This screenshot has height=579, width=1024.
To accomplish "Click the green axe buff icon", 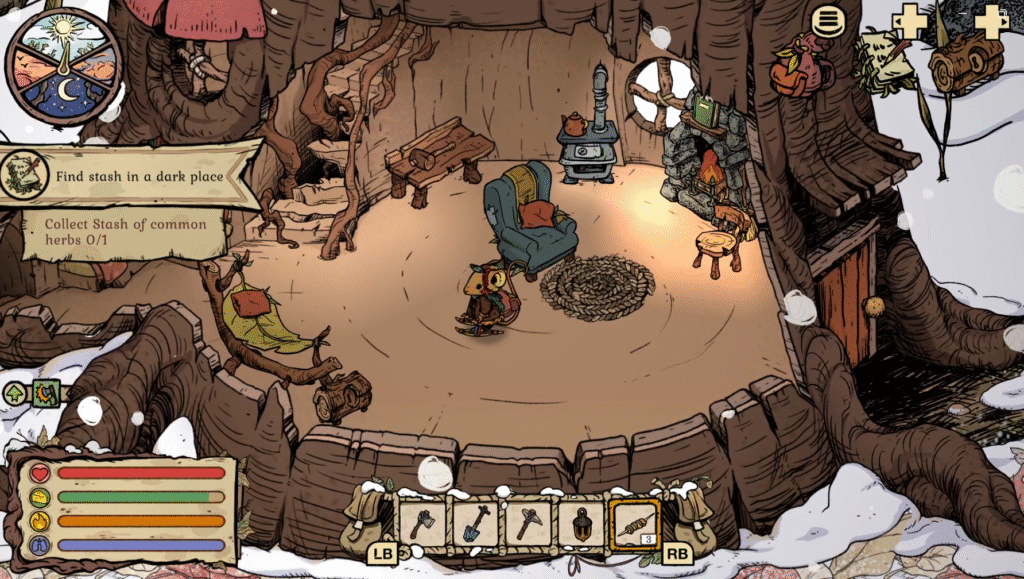I will click(45, 394).
